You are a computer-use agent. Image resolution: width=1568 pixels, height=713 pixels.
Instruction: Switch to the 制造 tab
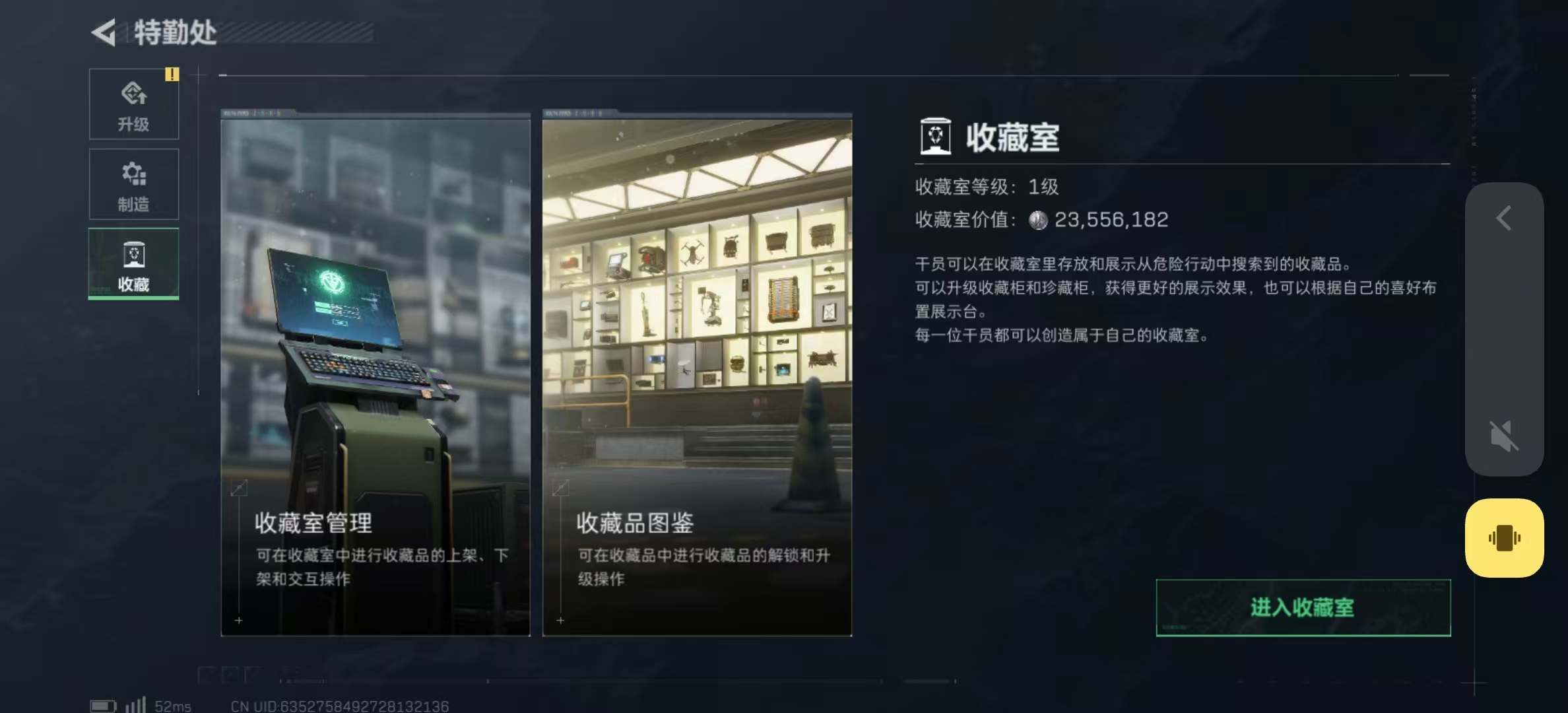pyautogui.click(x=133, y=185)
